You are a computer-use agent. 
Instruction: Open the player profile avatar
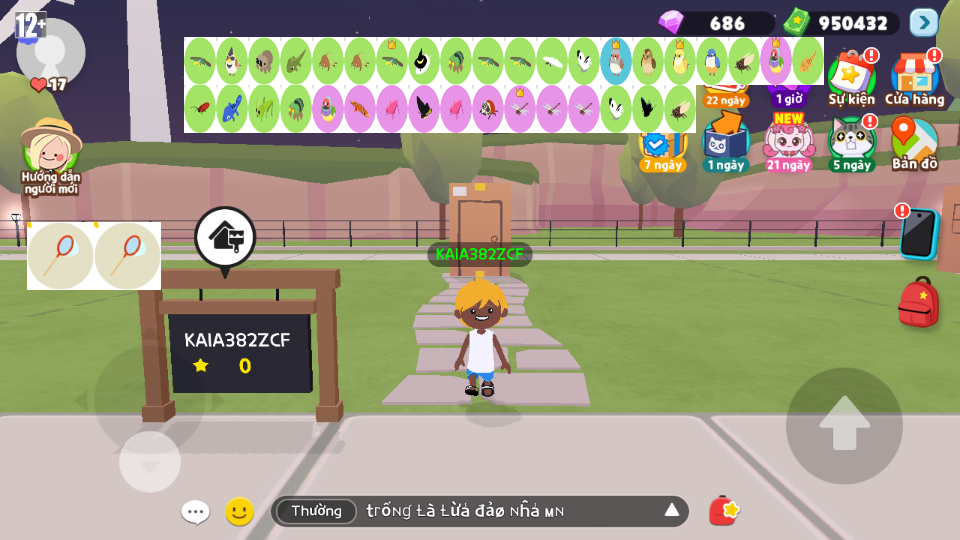point(50,52)
